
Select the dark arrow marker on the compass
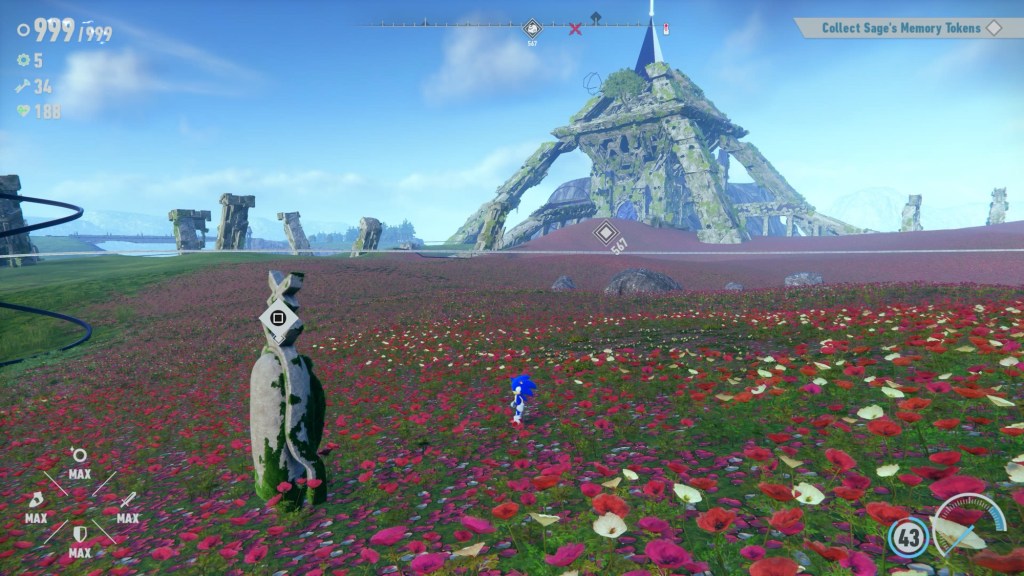click(596, 17)
